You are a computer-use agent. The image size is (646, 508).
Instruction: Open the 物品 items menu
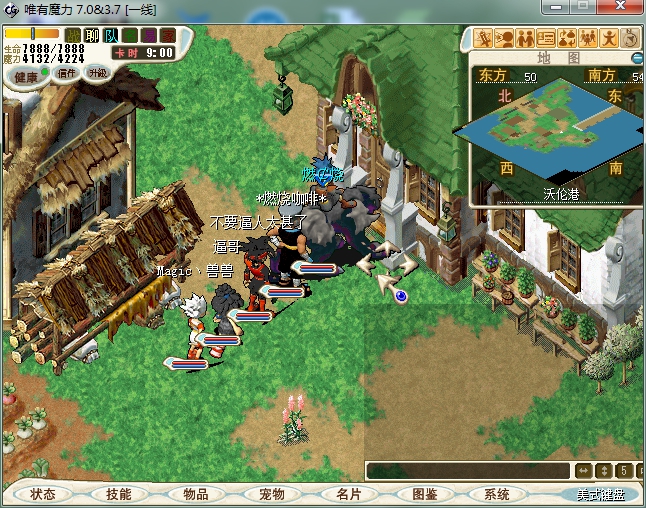click(x=195, y=494)
